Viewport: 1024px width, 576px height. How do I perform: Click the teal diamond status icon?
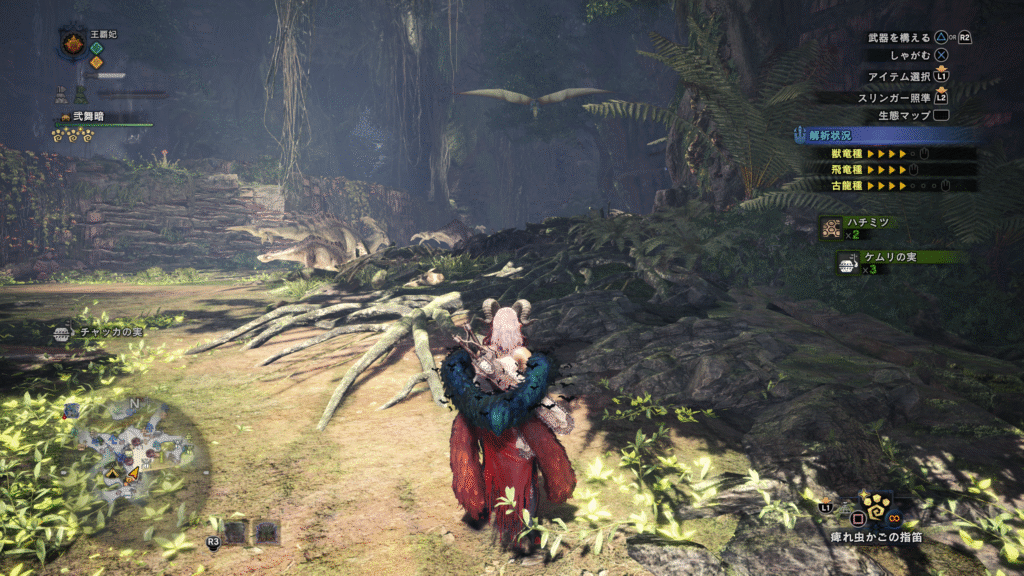[x=97, y=47]
